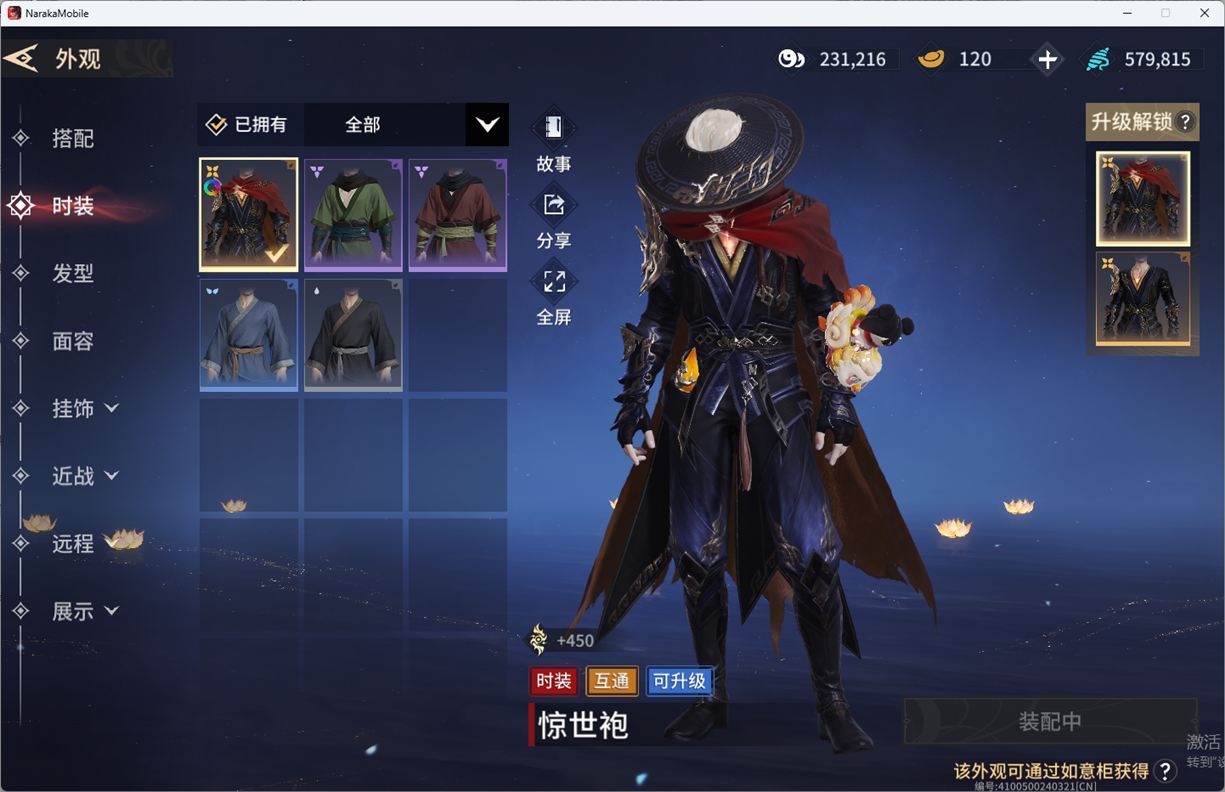This screenshot has width=1225, height=792.
Task: Select the black robe outfit
Action: point(353,334)
